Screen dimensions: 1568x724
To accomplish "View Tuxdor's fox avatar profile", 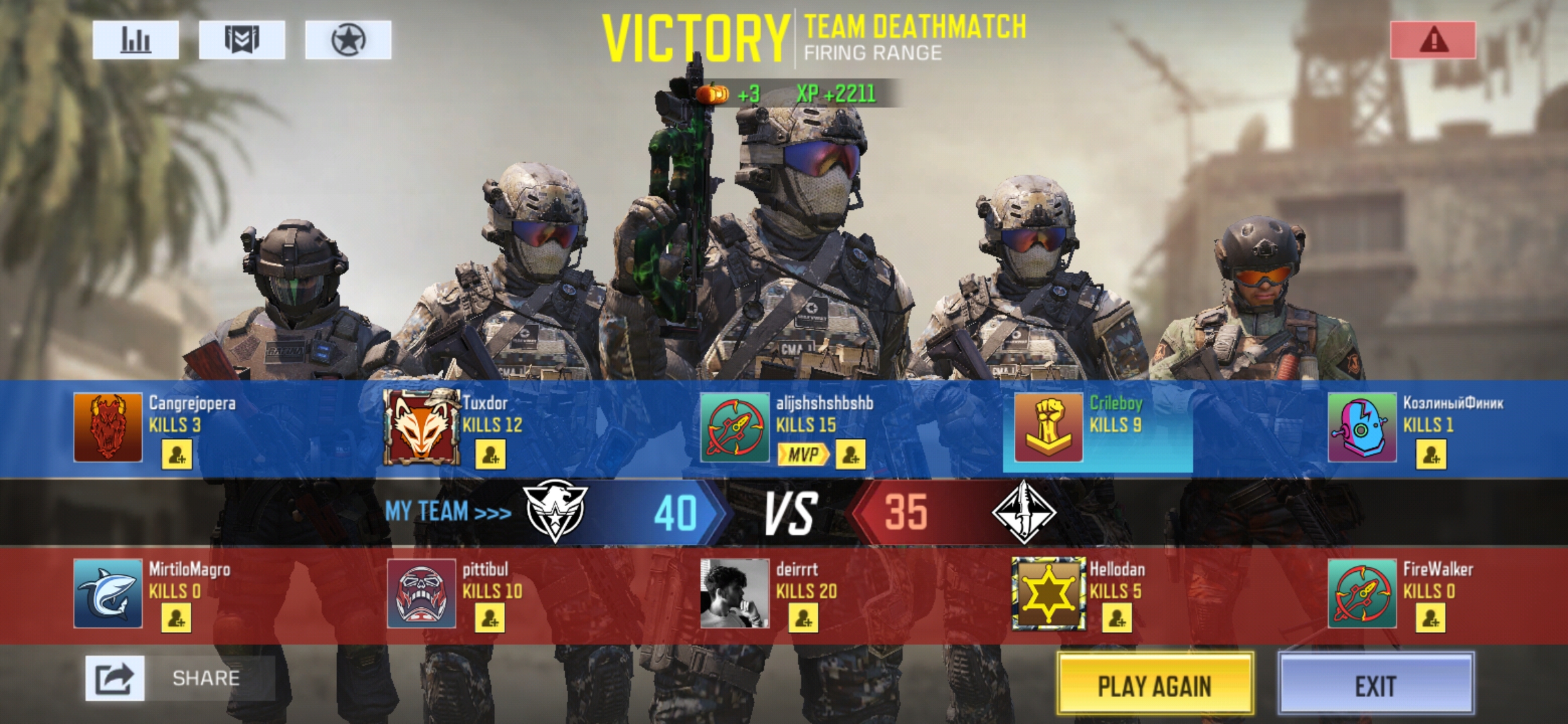I will click(421, 428).
